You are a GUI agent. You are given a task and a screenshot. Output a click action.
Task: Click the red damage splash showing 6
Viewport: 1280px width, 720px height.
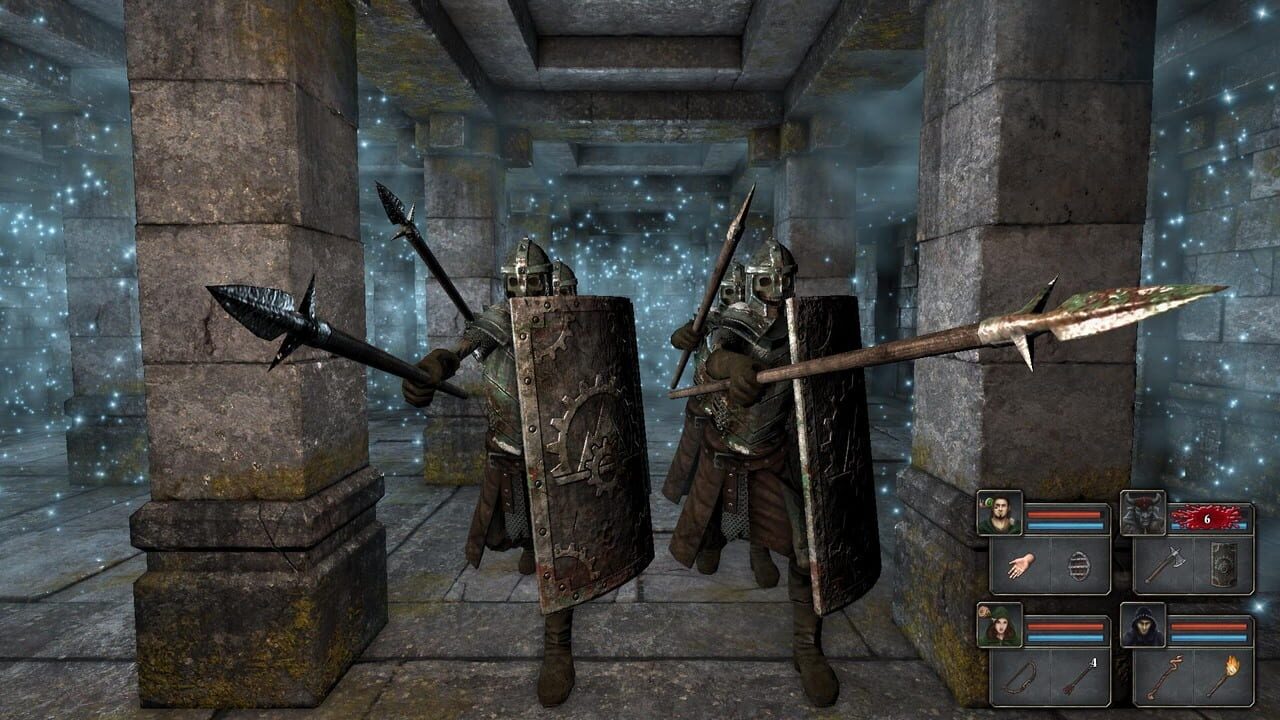[x=1207, y=517]
